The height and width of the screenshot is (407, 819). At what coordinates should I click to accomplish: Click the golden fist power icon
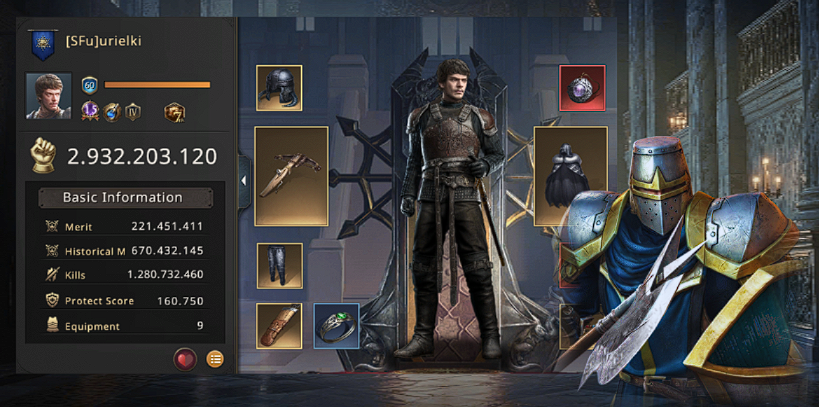44,155
